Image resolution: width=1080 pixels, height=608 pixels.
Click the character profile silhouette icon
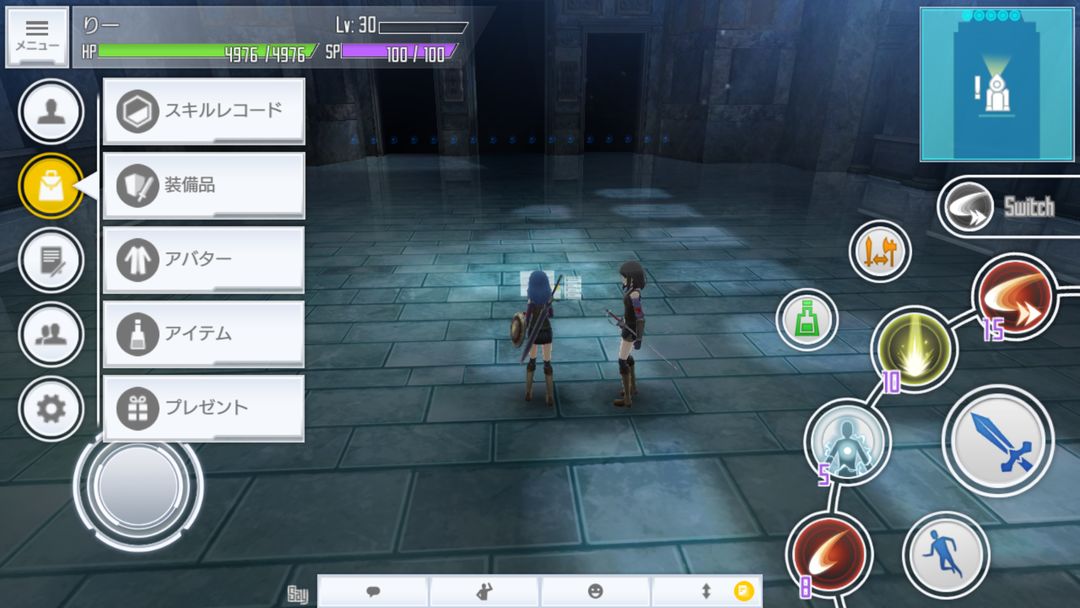(x=51, y=111)
